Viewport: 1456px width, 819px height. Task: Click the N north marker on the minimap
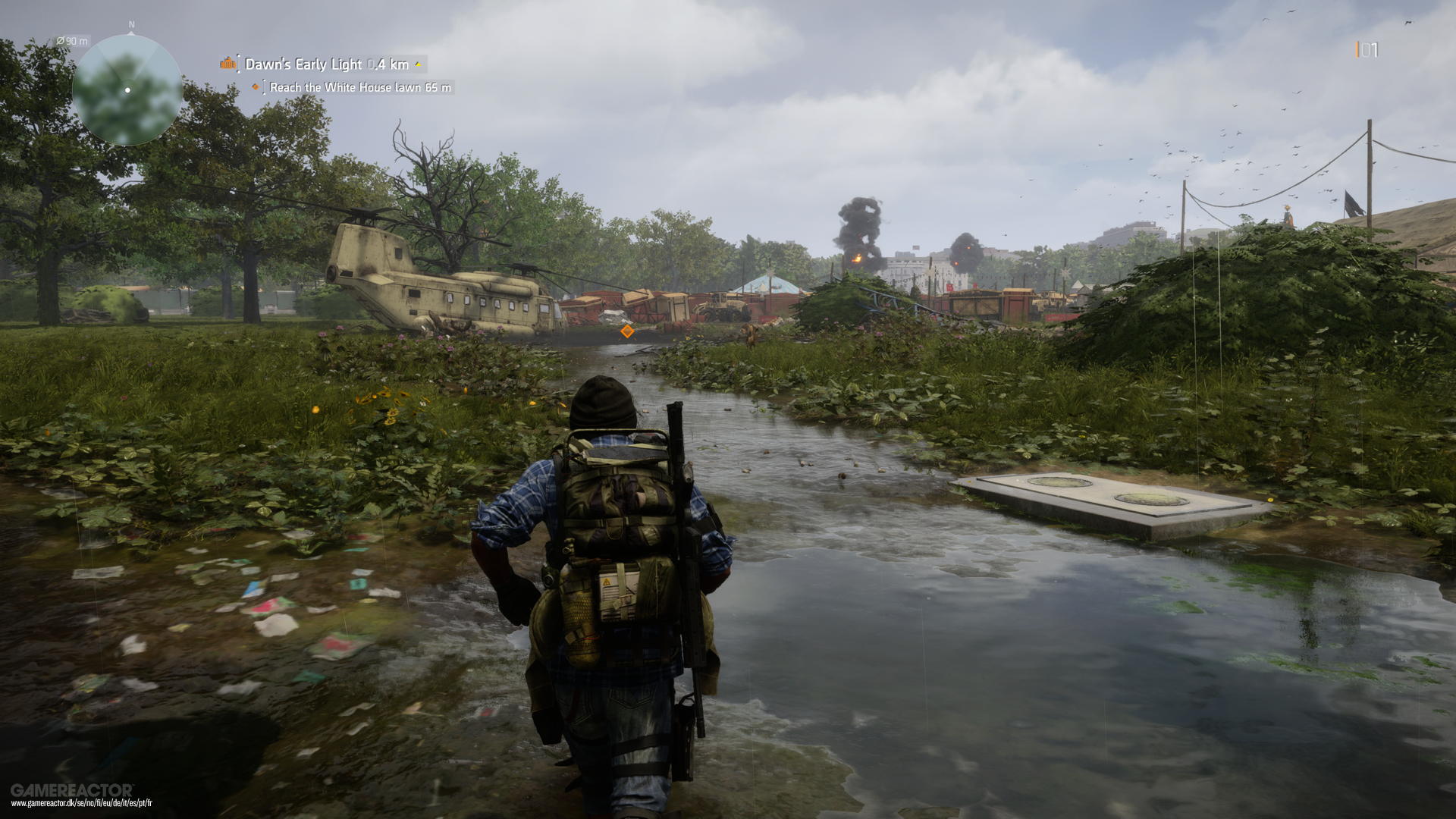click(130, 25)
